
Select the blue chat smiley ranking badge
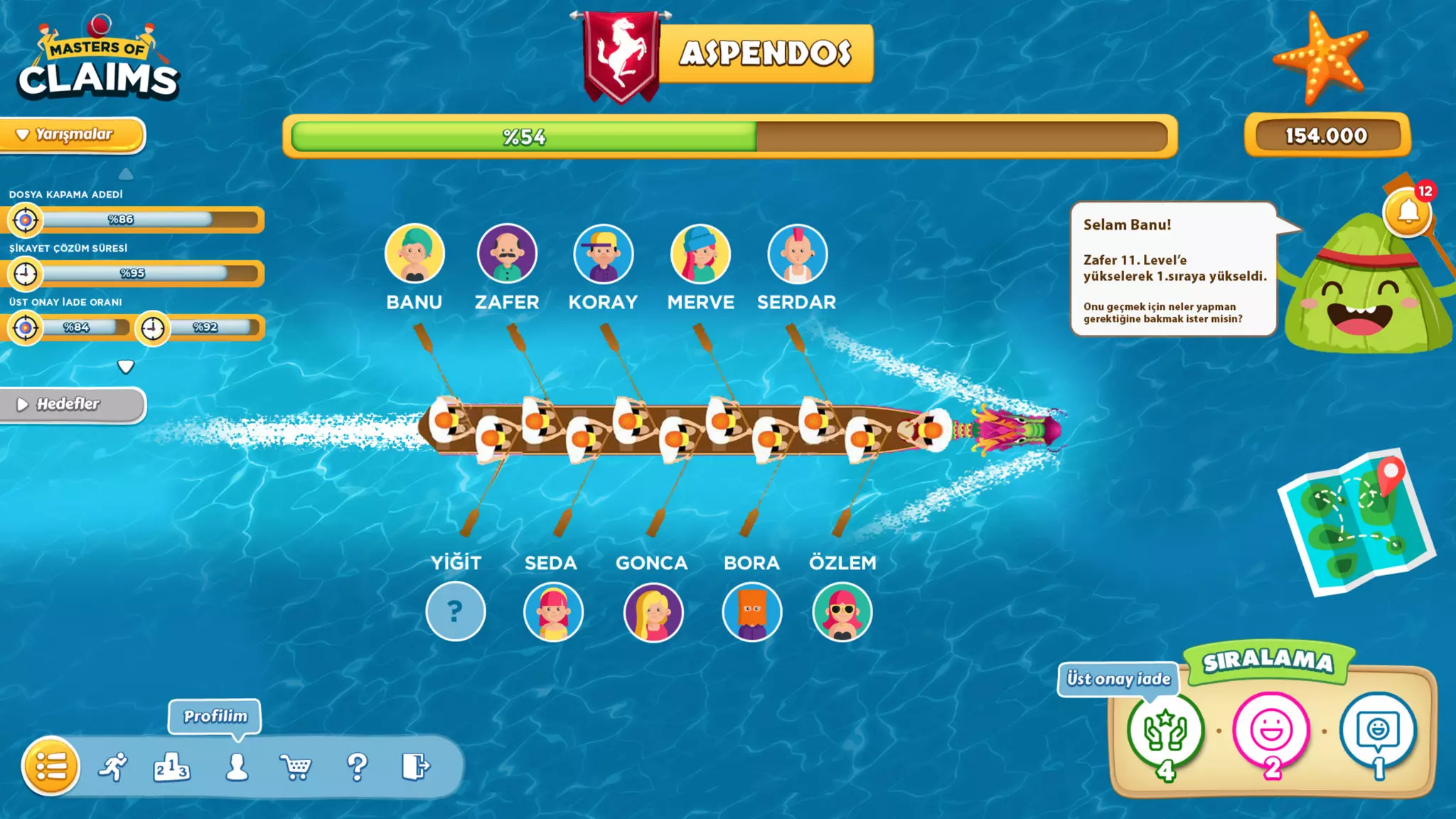coord(1378,732)
